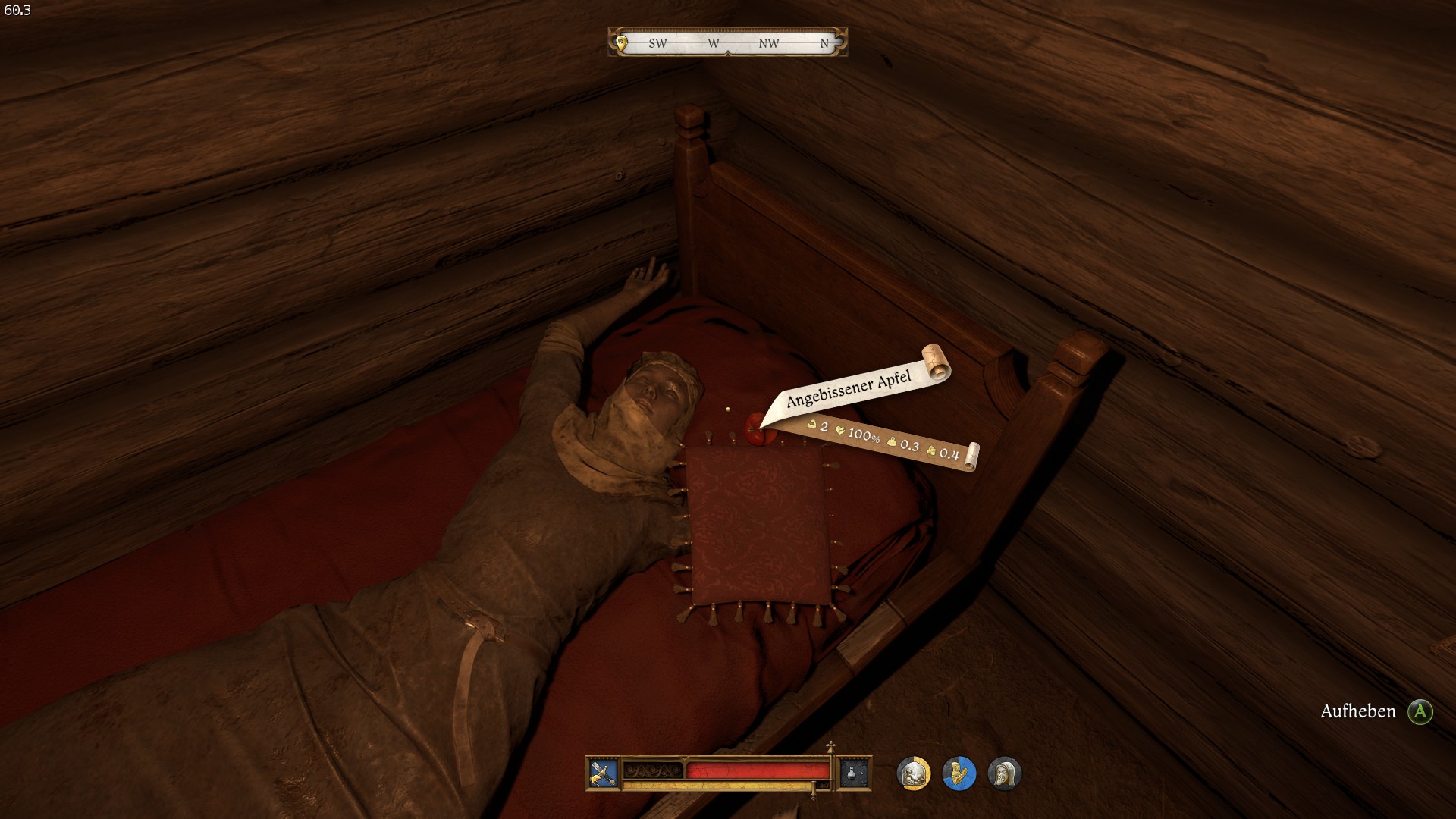Click the potion flask status icon
Viewport: 1456px width, 819px height.
coord(853,773)
